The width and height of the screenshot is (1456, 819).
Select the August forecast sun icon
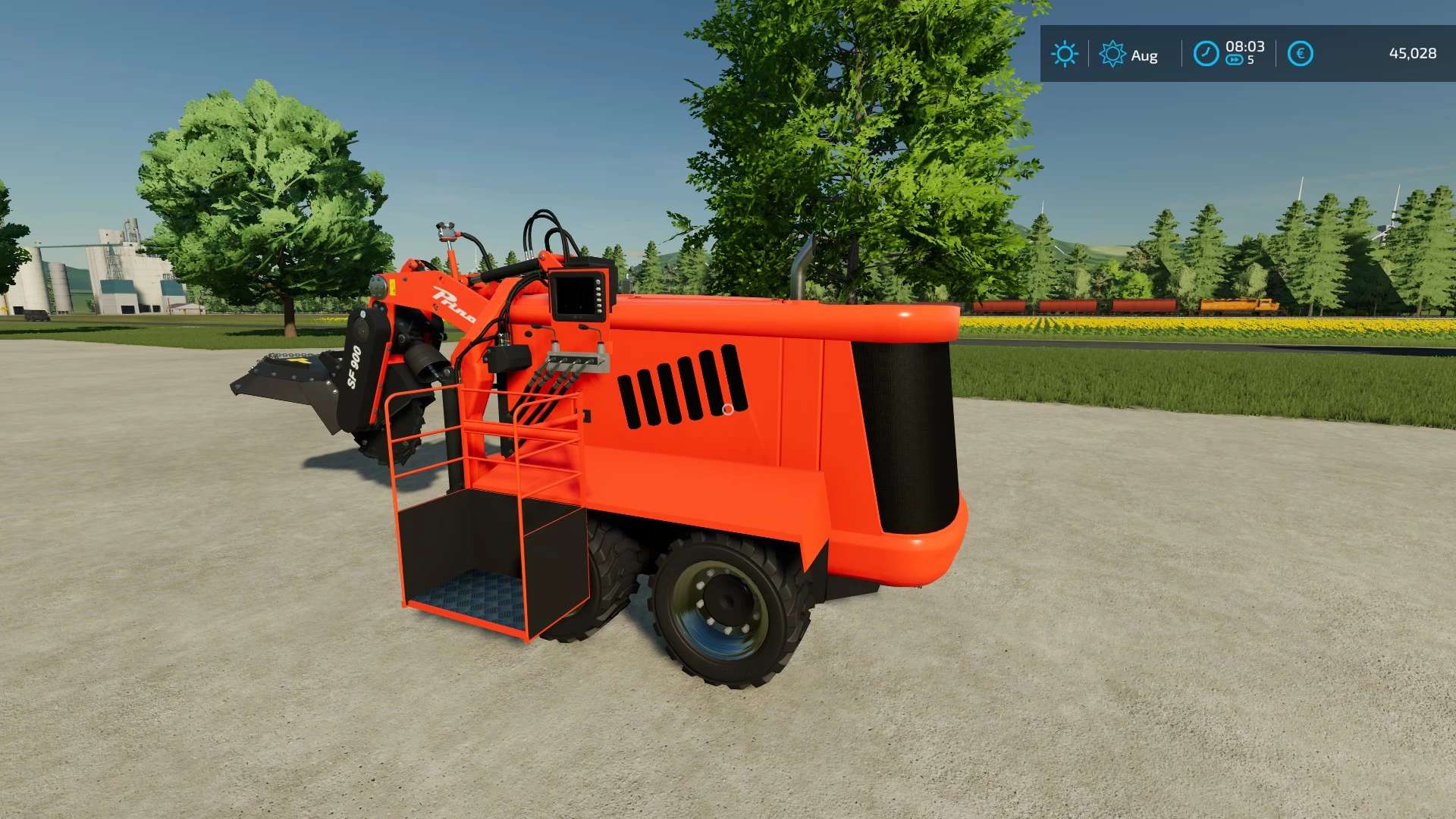click(1112, 54)
